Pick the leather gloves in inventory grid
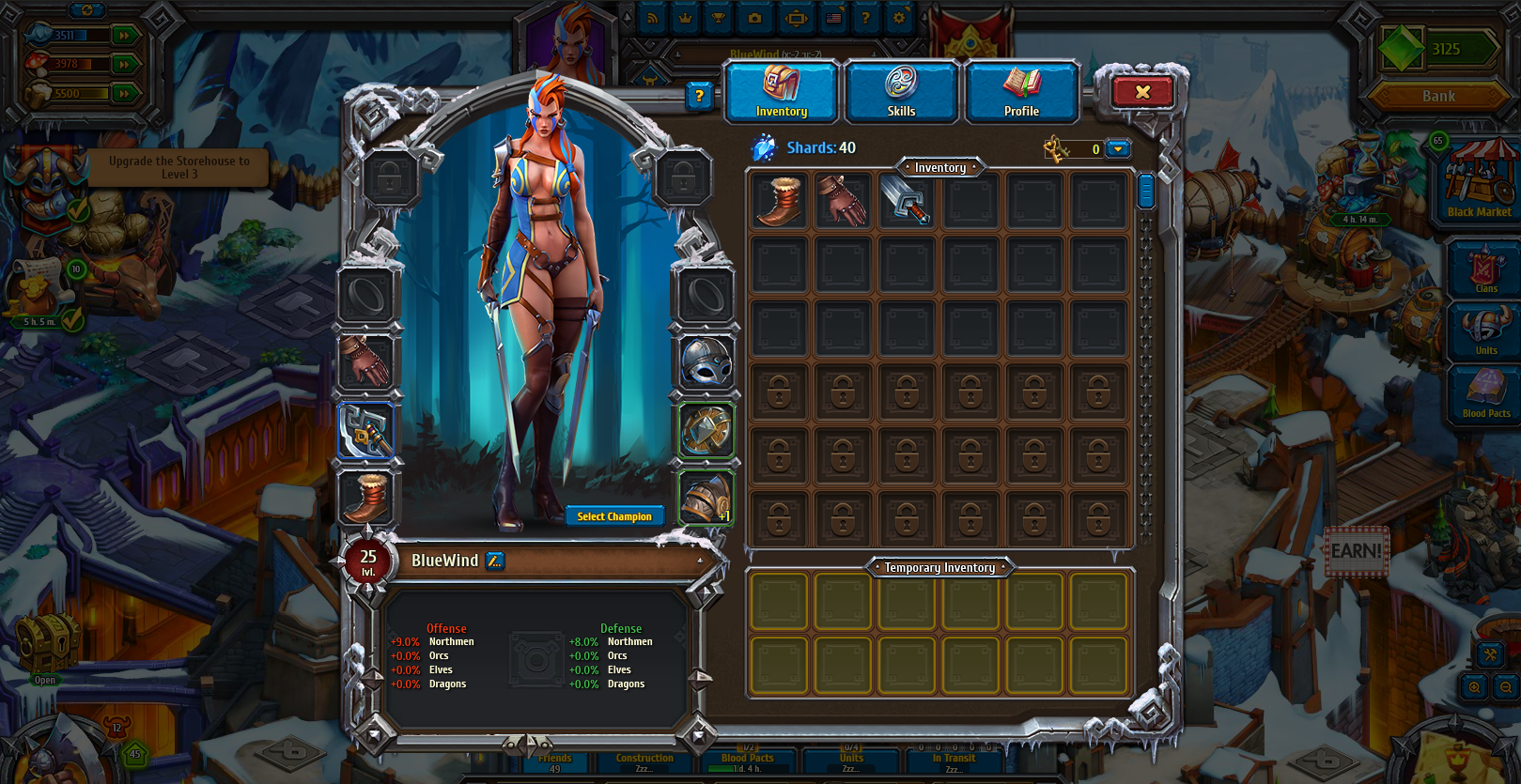 tap(843, 201)
